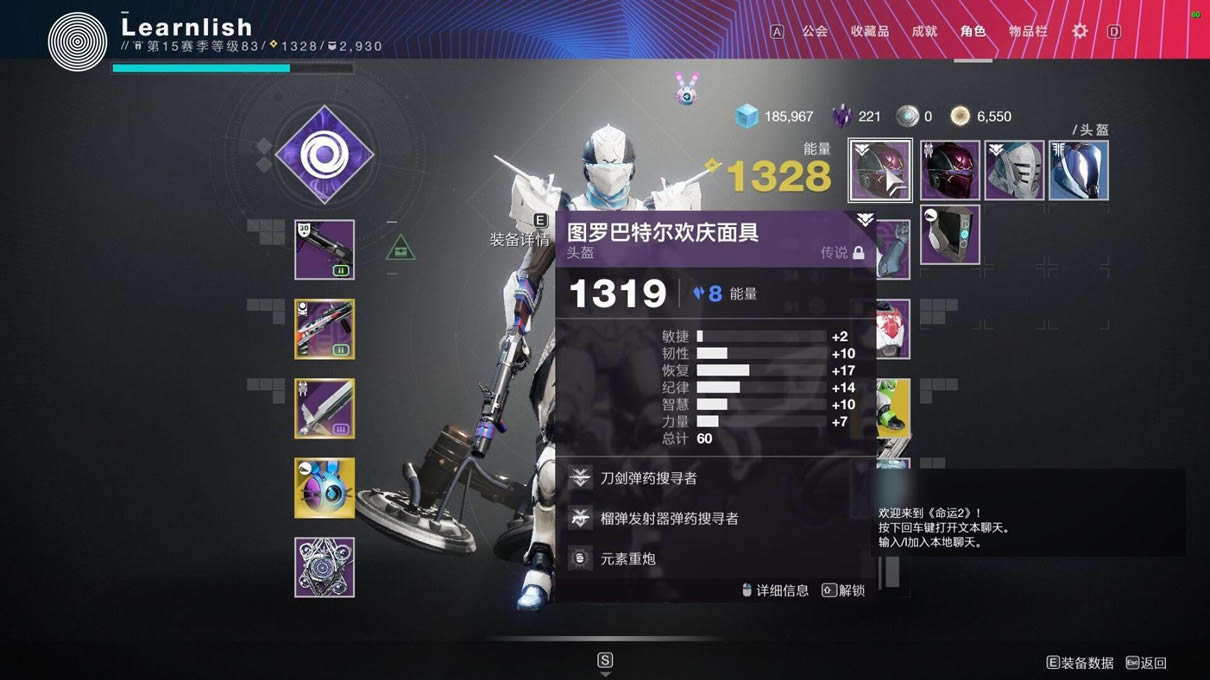Choose the sword power weapon slot
Screen dimensions: 1210x680
324,408
